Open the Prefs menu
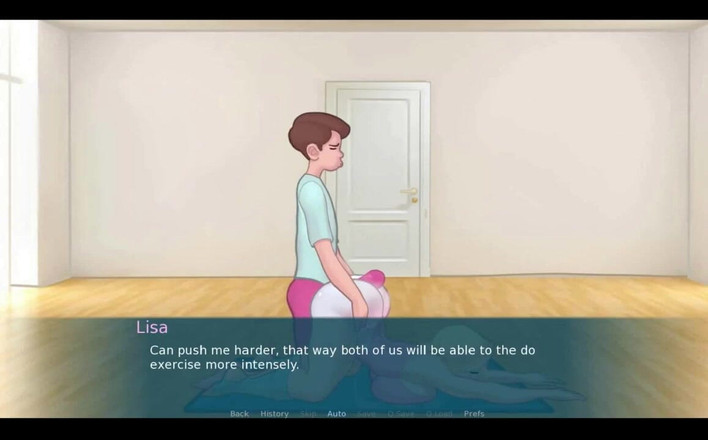708x440 pixels. pyautogui.click(x=474, y=413)
